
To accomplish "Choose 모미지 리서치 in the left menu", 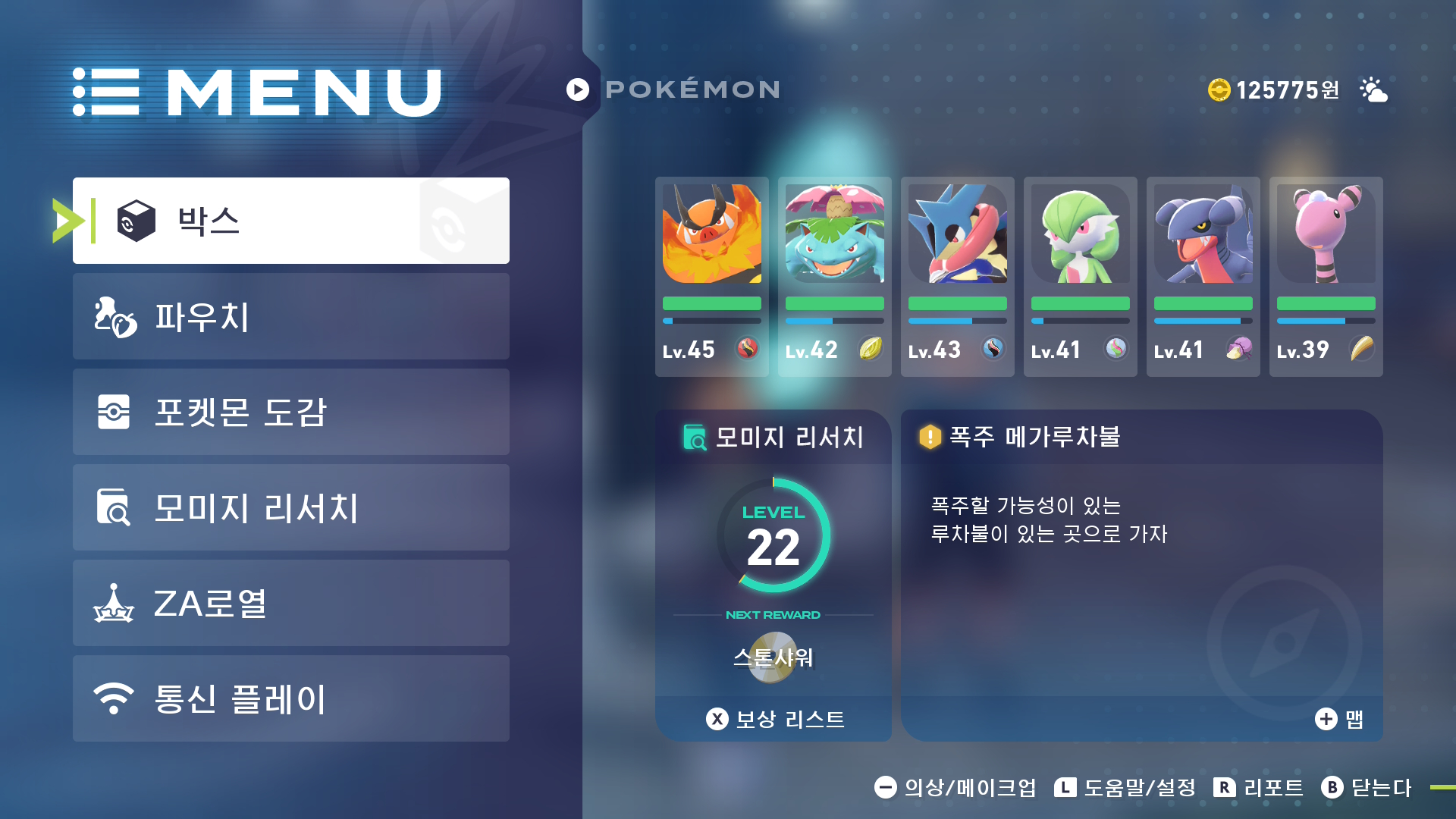I will coord(291,507).
